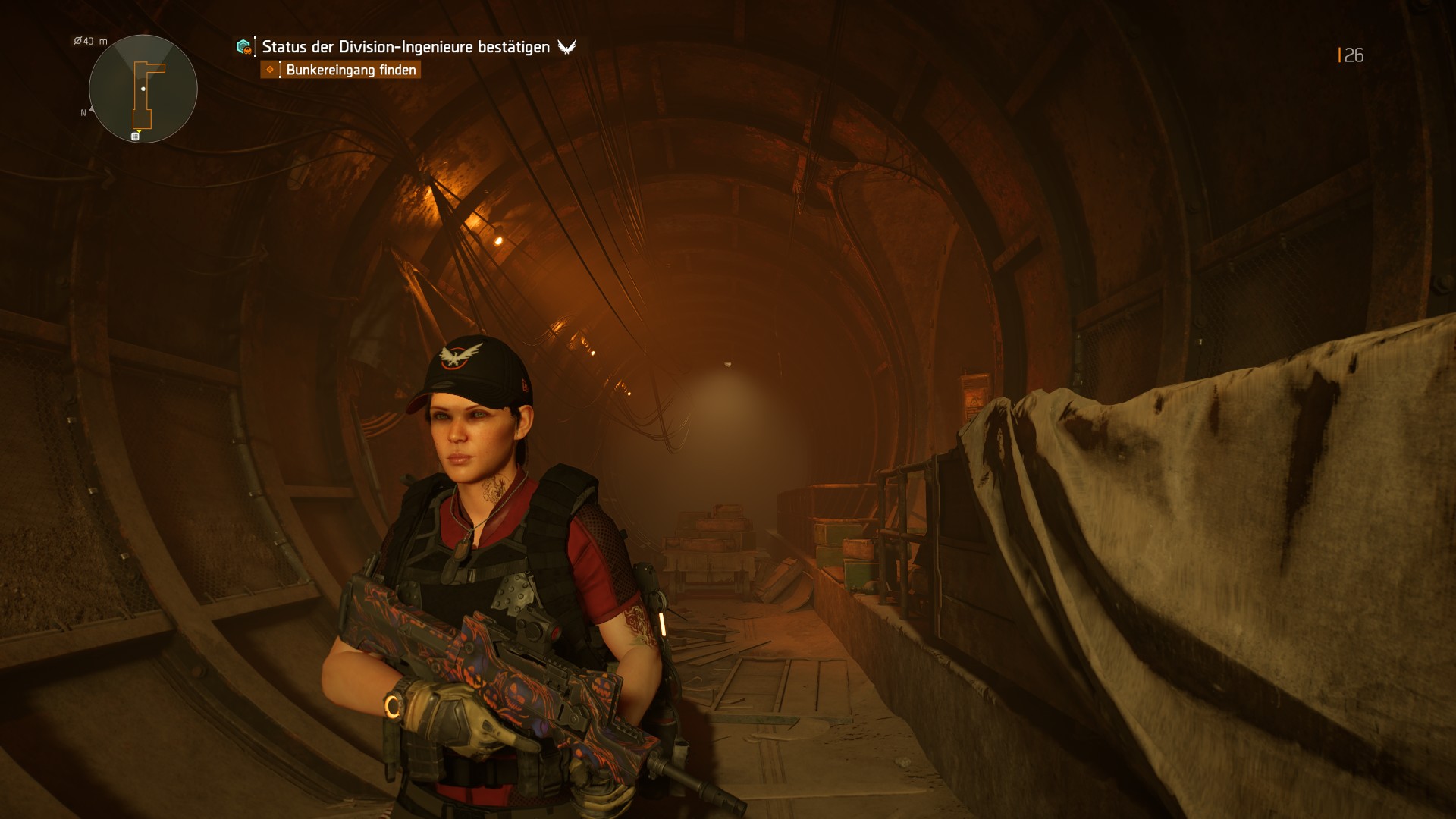Click the orange diamond objective marker icon
Image resolution: width=1456 pixels, height=819 pixels.
(270, 69)
